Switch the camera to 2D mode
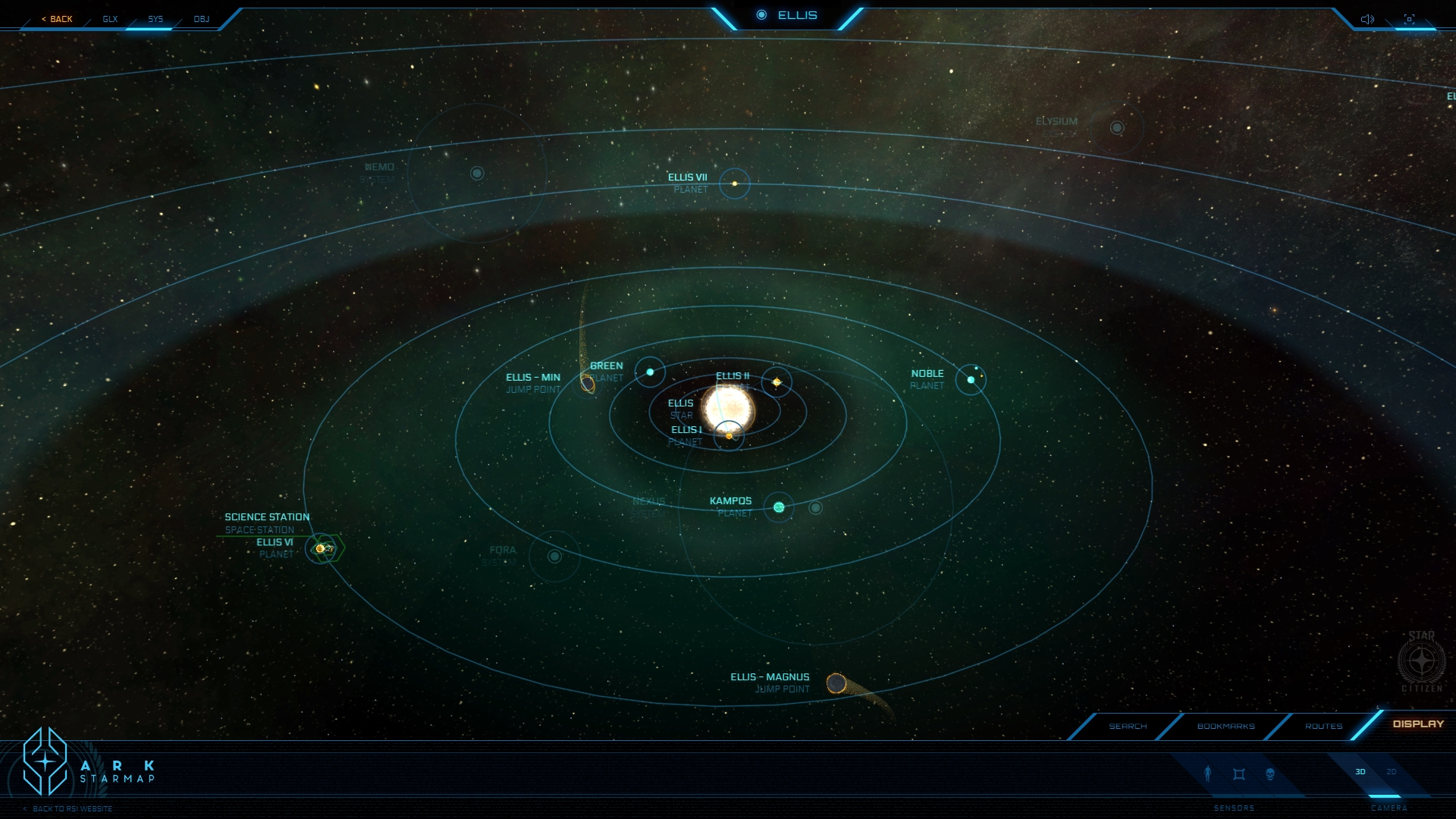This screenshot has width=1456, height=819. tap(1392, 772)
